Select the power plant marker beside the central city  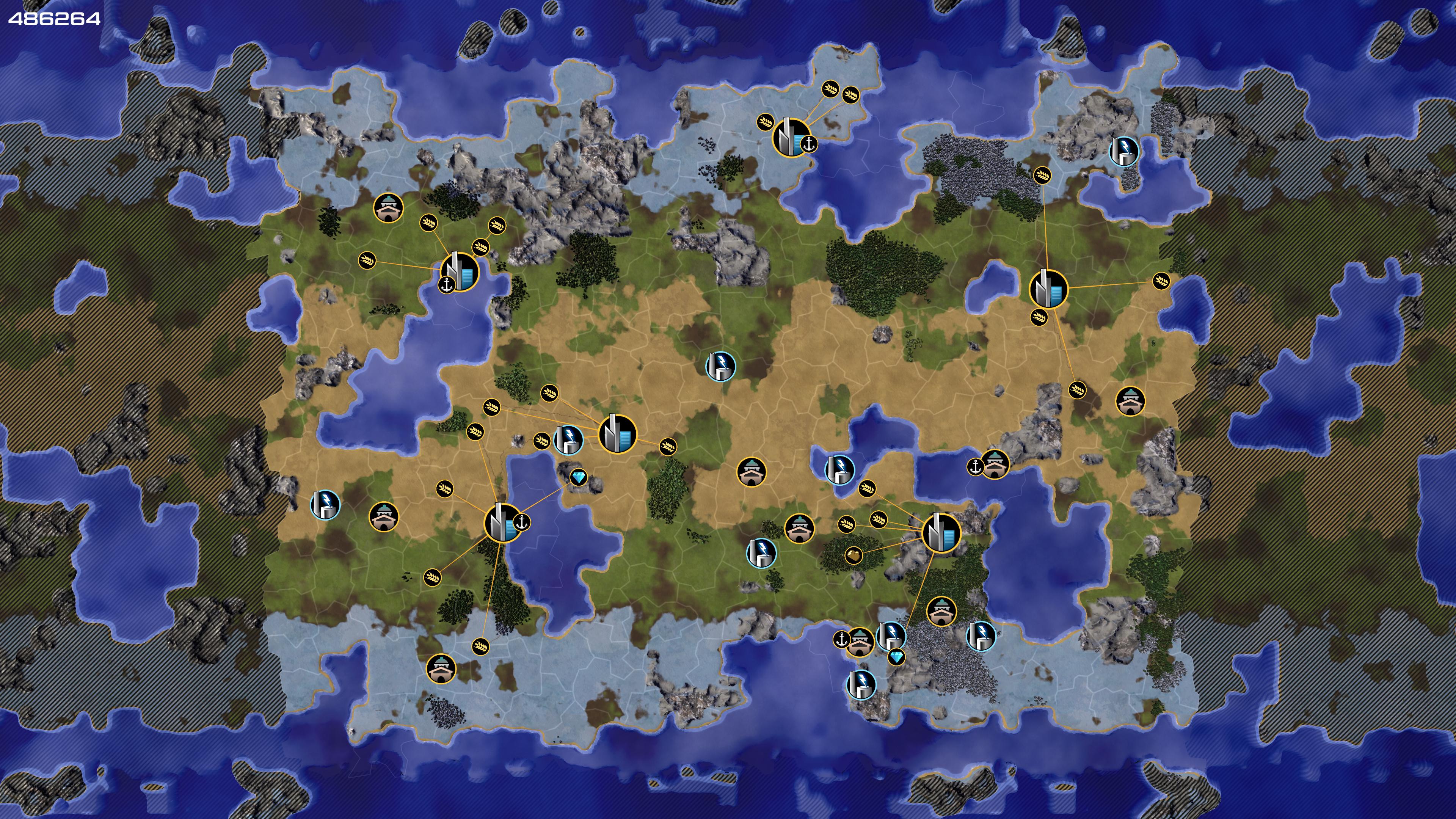point(568,439)
